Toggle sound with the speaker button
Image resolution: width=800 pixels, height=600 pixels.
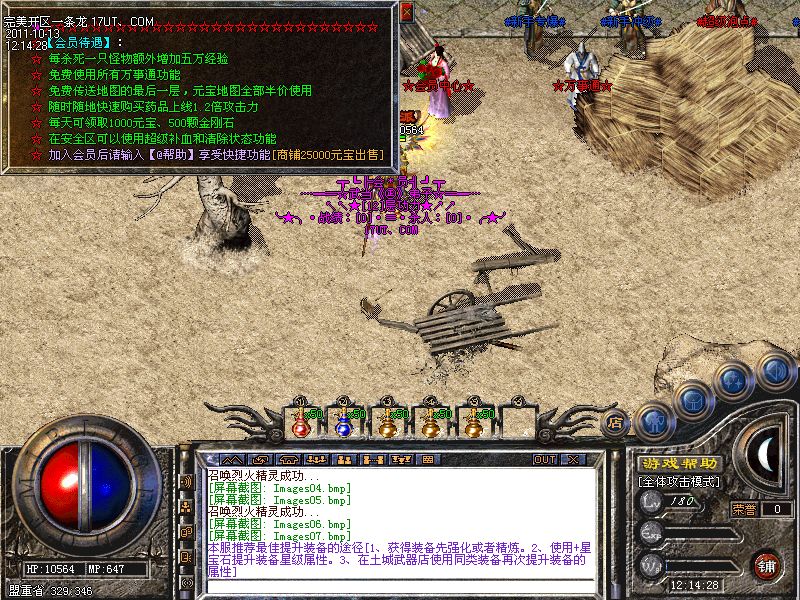click(x=774, y=369)
